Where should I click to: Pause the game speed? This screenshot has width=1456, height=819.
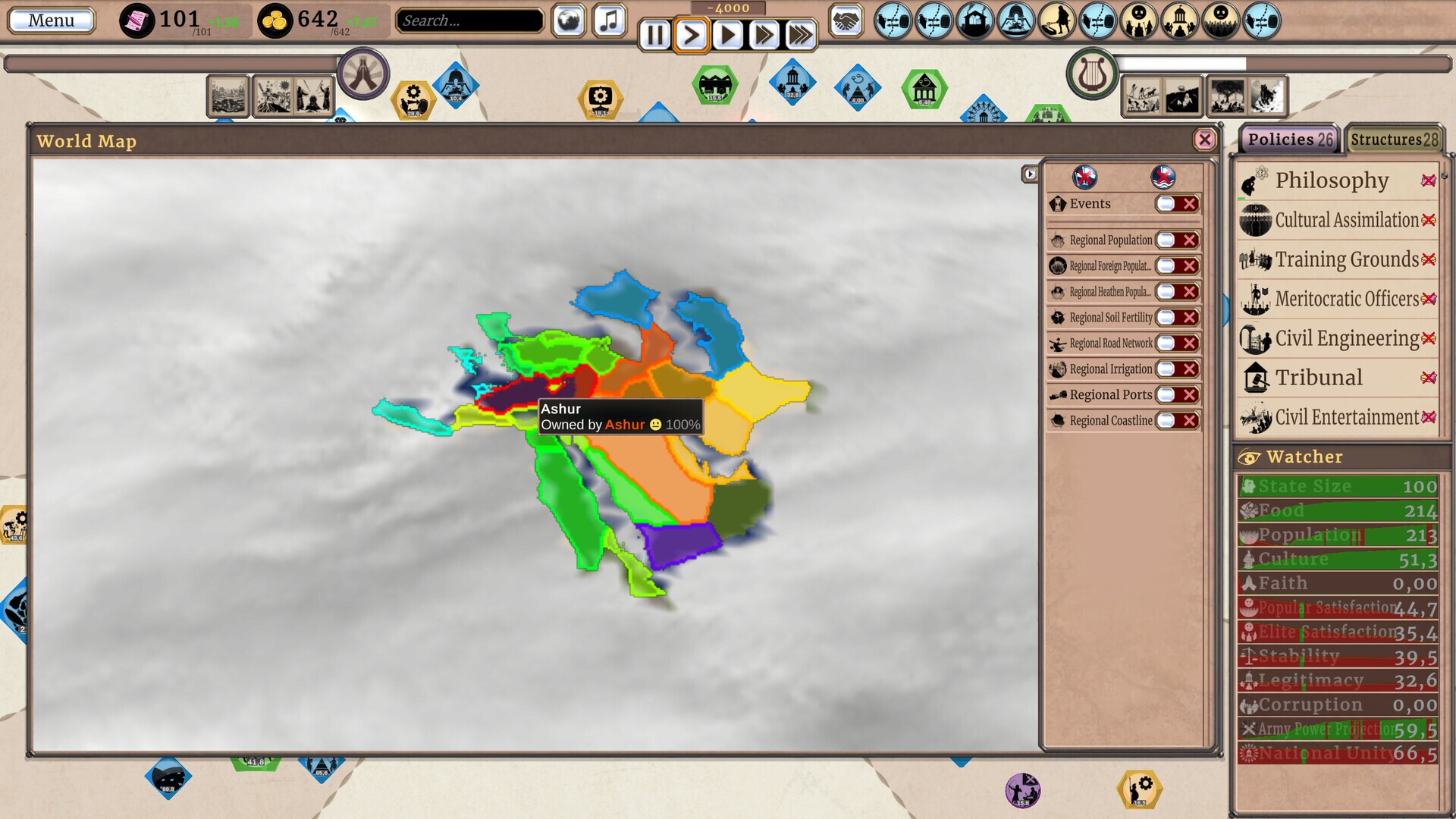point(654,35)
